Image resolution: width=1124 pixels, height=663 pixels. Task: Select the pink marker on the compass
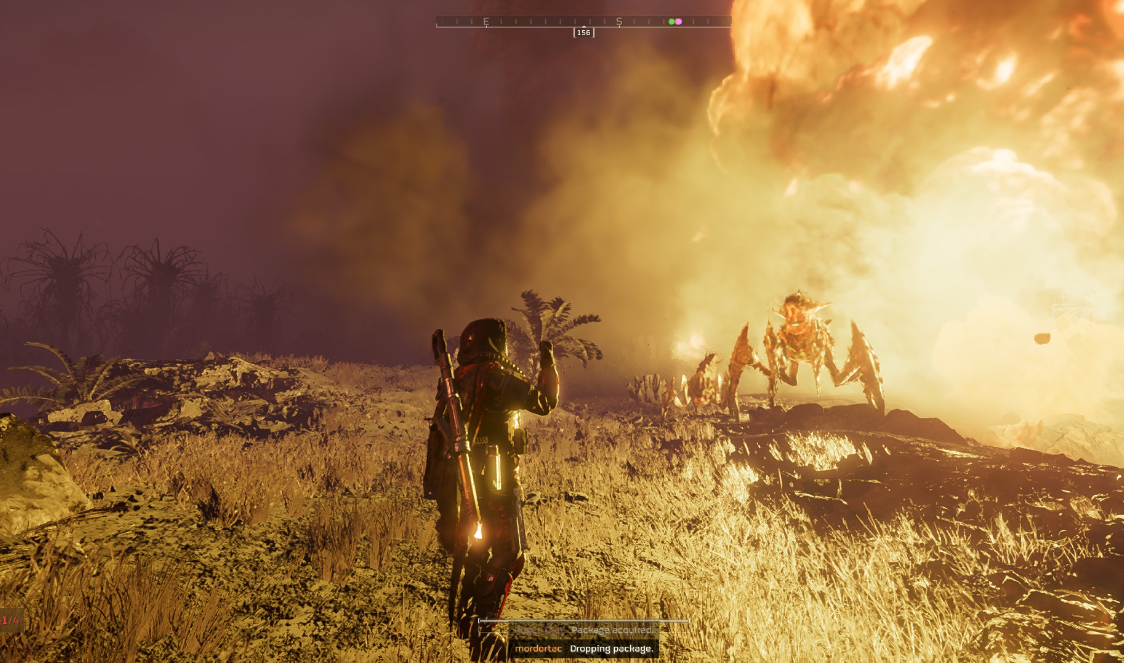[679, 21]
